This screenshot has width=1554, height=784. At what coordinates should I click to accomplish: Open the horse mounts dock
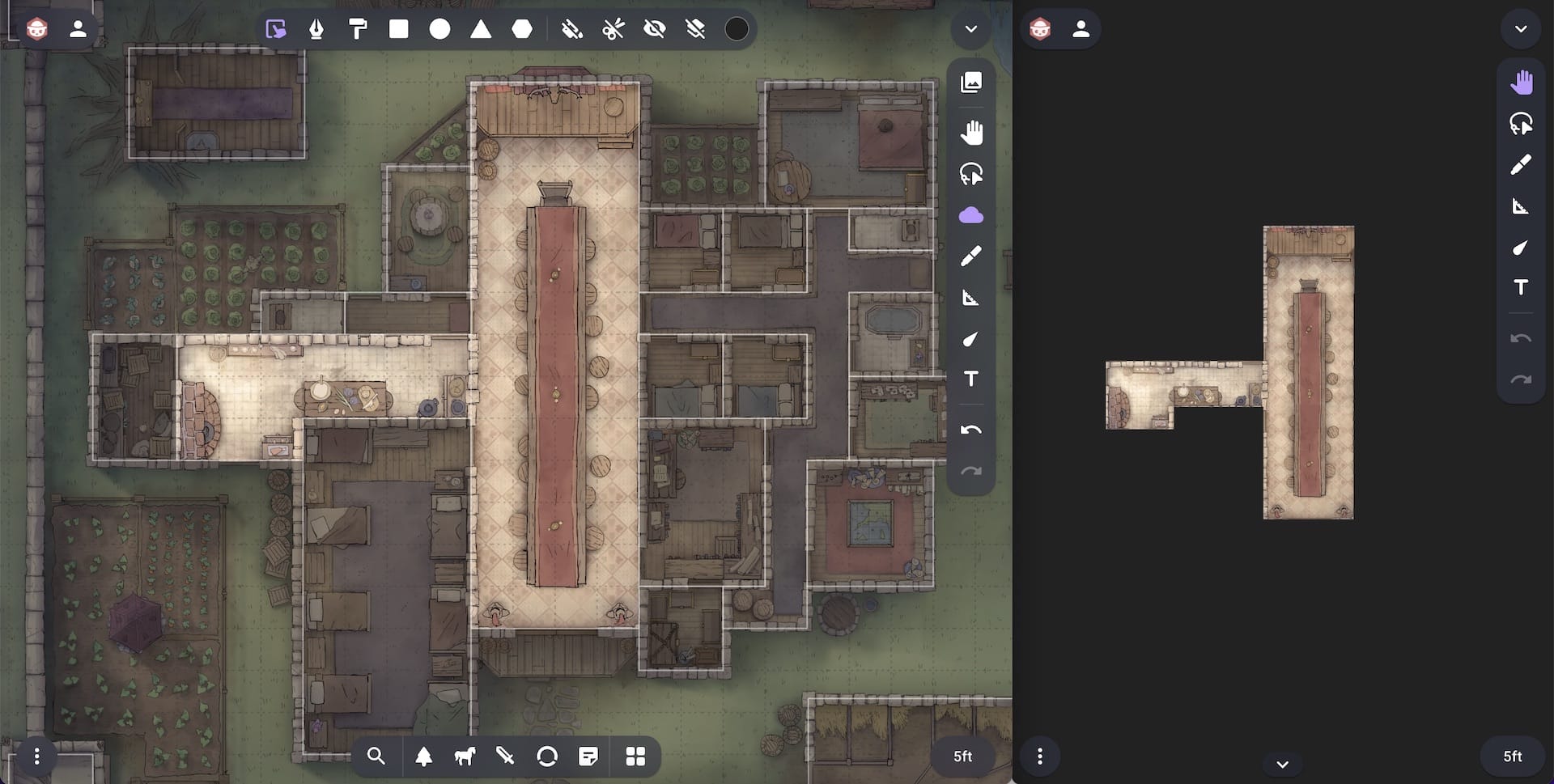pyautogui.click(x=465, y=756)
